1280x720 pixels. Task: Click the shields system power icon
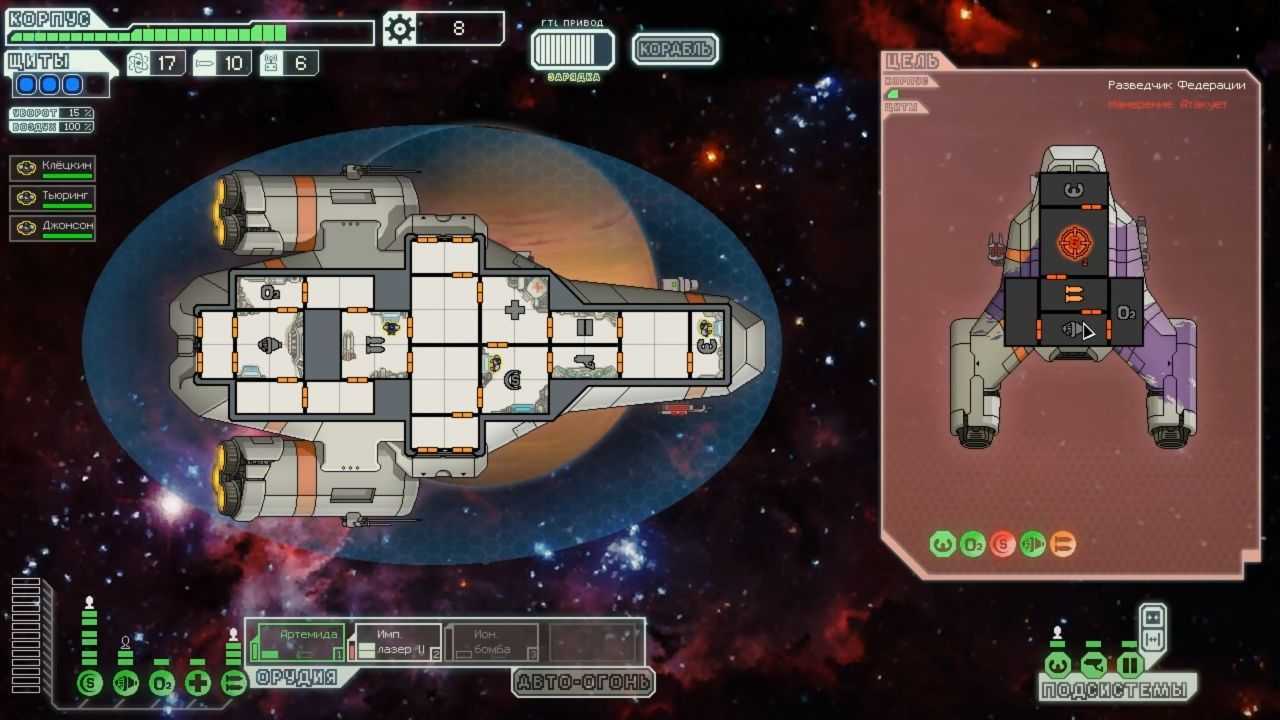point(90,683)
